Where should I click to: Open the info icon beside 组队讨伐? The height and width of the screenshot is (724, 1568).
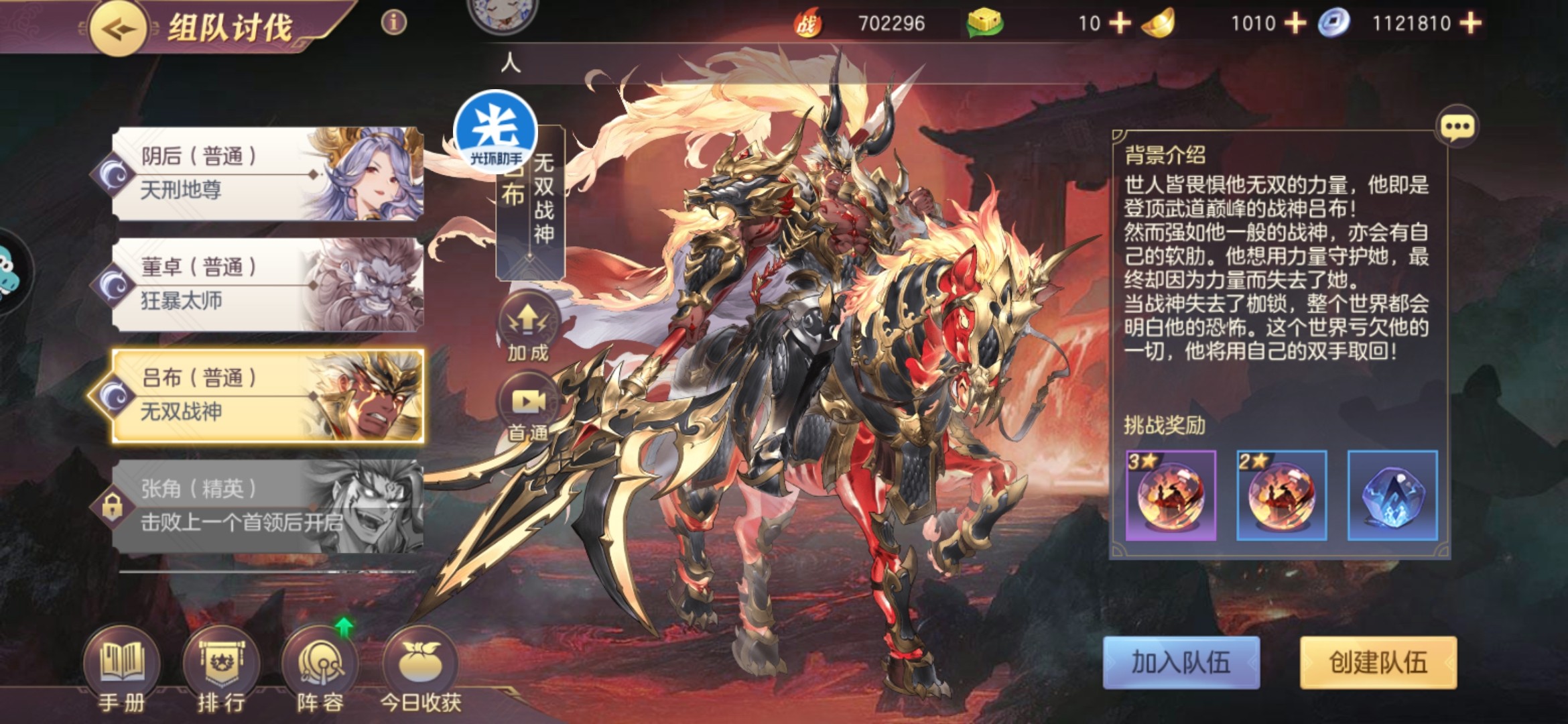pos(394,23)
